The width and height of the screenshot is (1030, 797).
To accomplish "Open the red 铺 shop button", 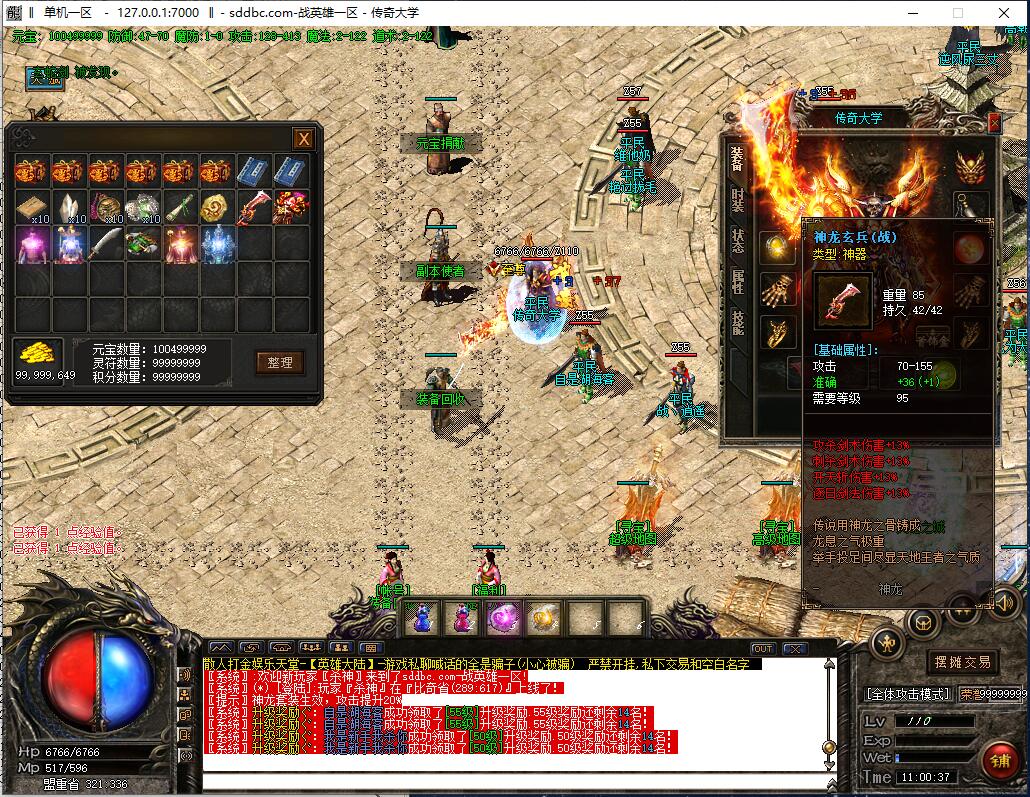I will 999,760.
